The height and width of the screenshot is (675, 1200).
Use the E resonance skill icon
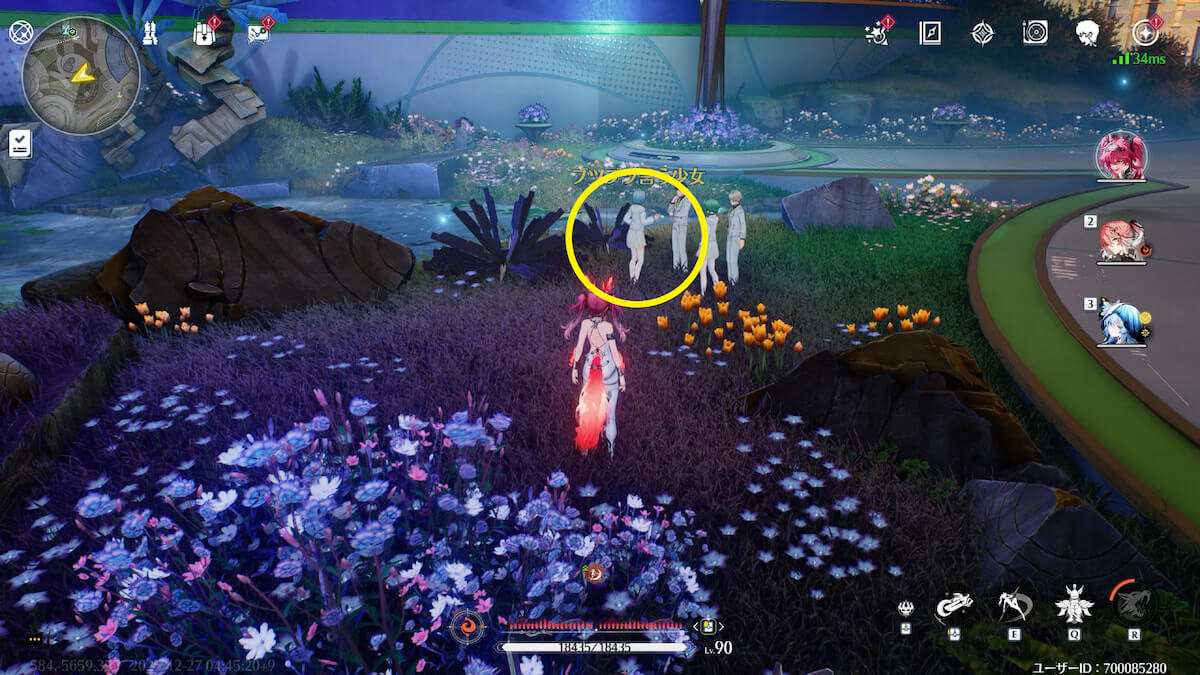(x=1015, y=603)
